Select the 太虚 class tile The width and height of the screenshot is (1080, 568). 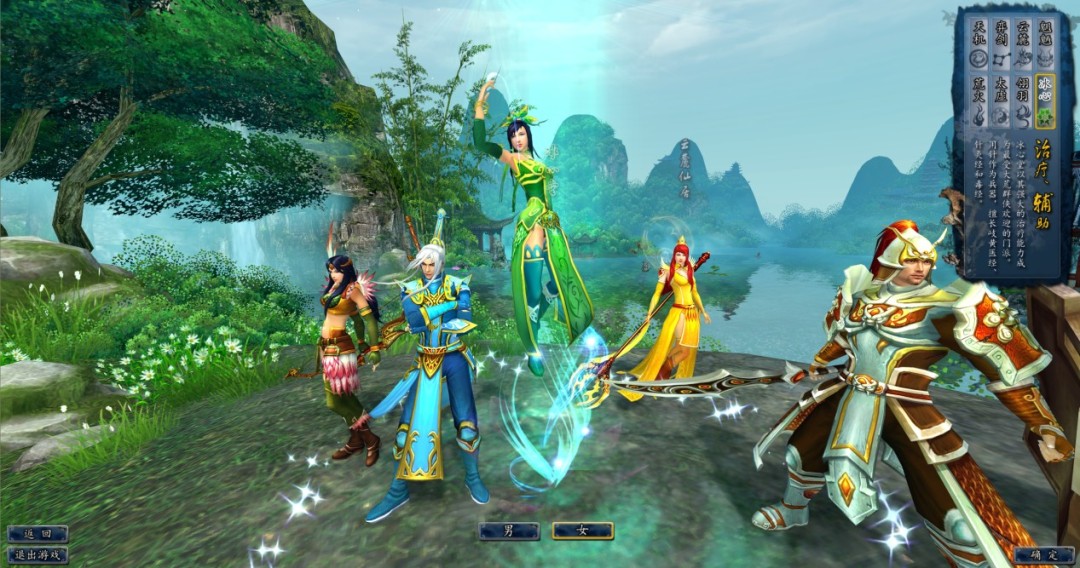pos(999,102)
